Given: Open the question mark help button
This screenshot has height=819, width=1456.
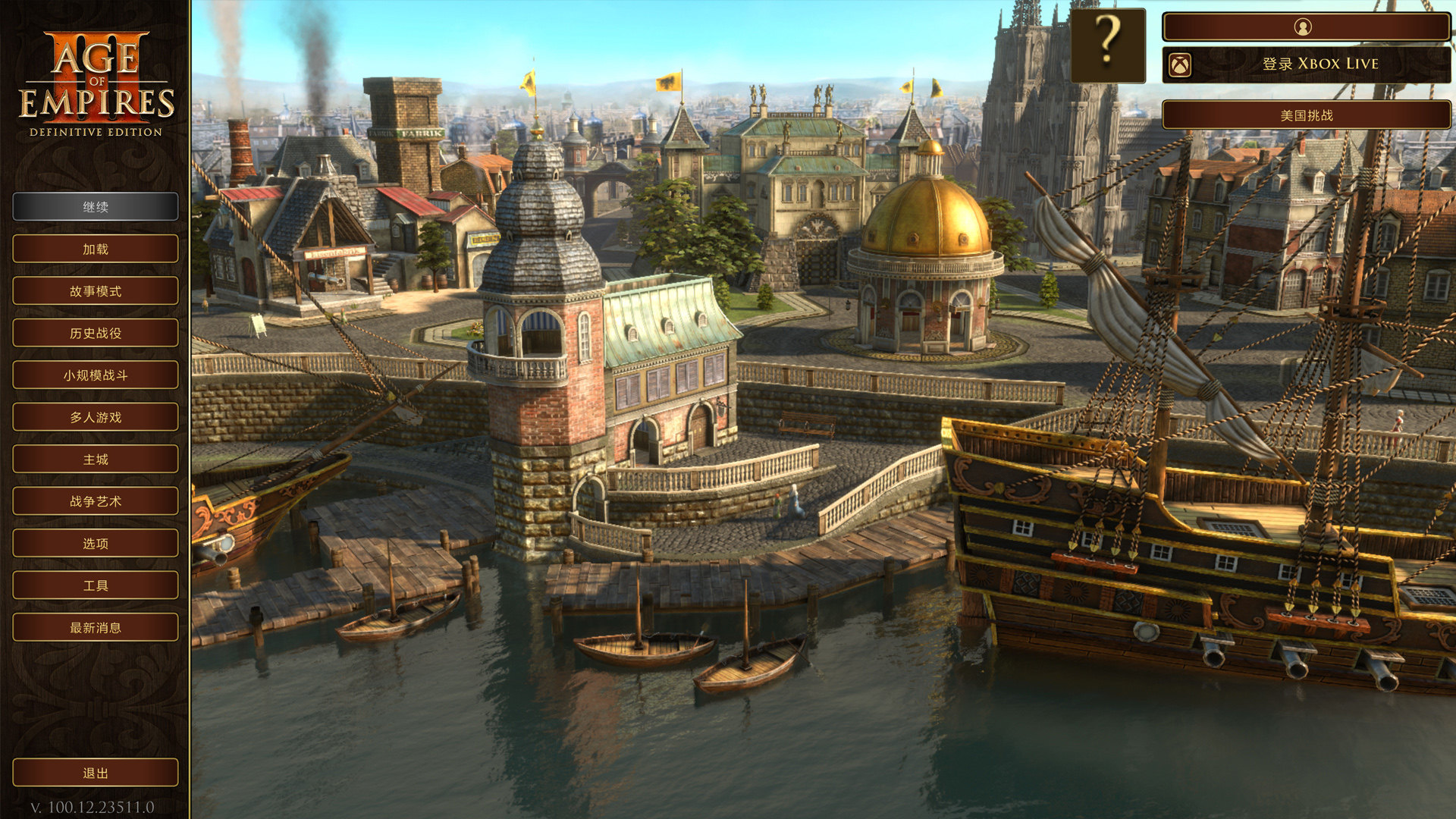Looking at the screenshot, I should (x=1107, y=45).
